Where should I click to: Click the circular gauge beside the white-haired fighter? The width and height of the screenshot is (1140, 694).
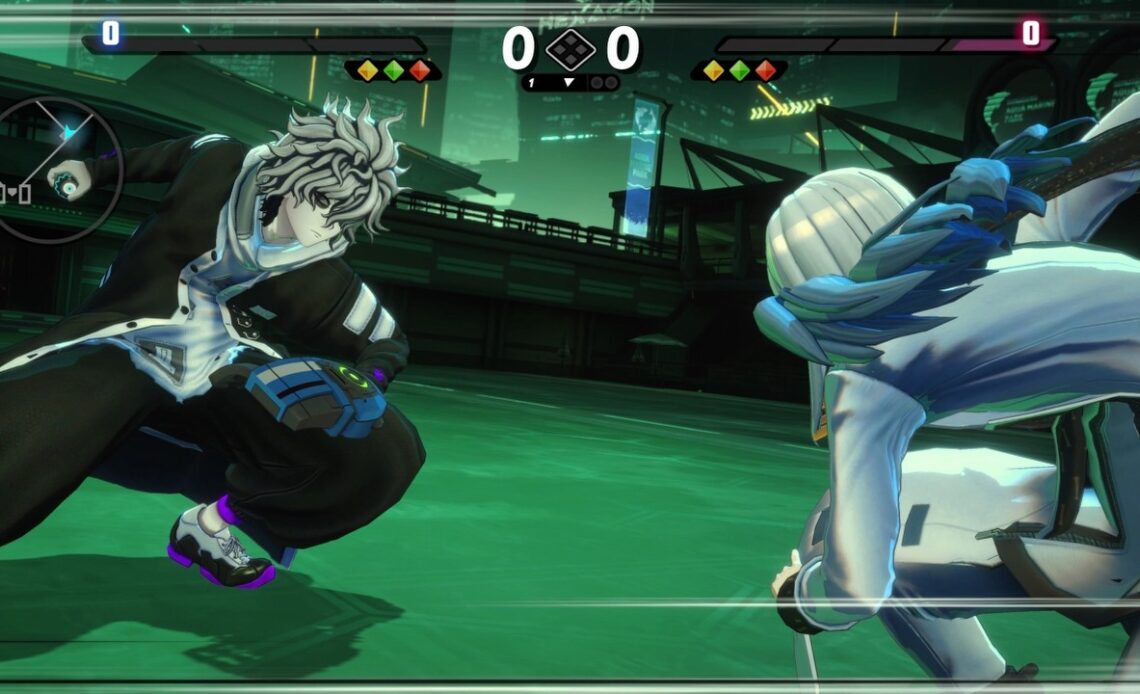pos(60,168)
